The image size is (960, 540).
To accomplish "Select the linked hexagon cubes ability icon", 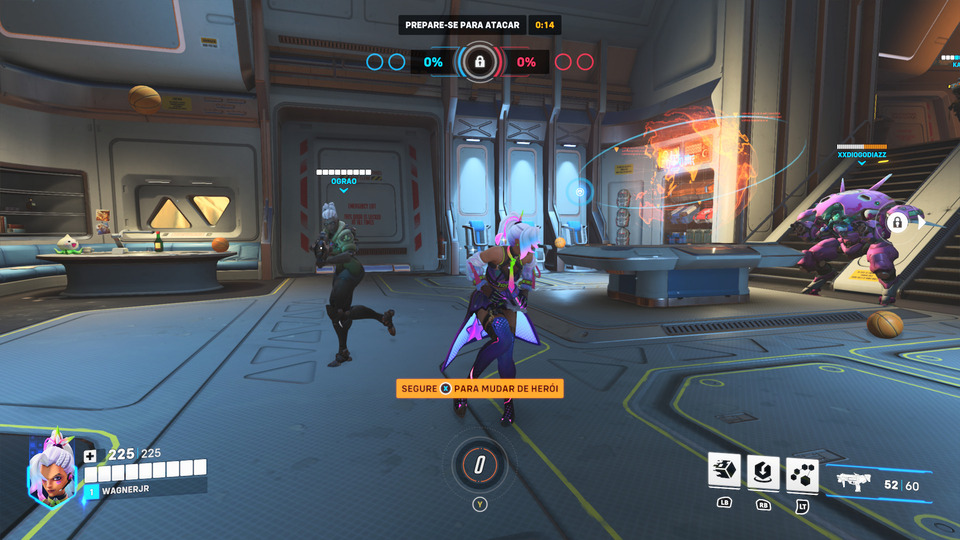I will 802,472.
